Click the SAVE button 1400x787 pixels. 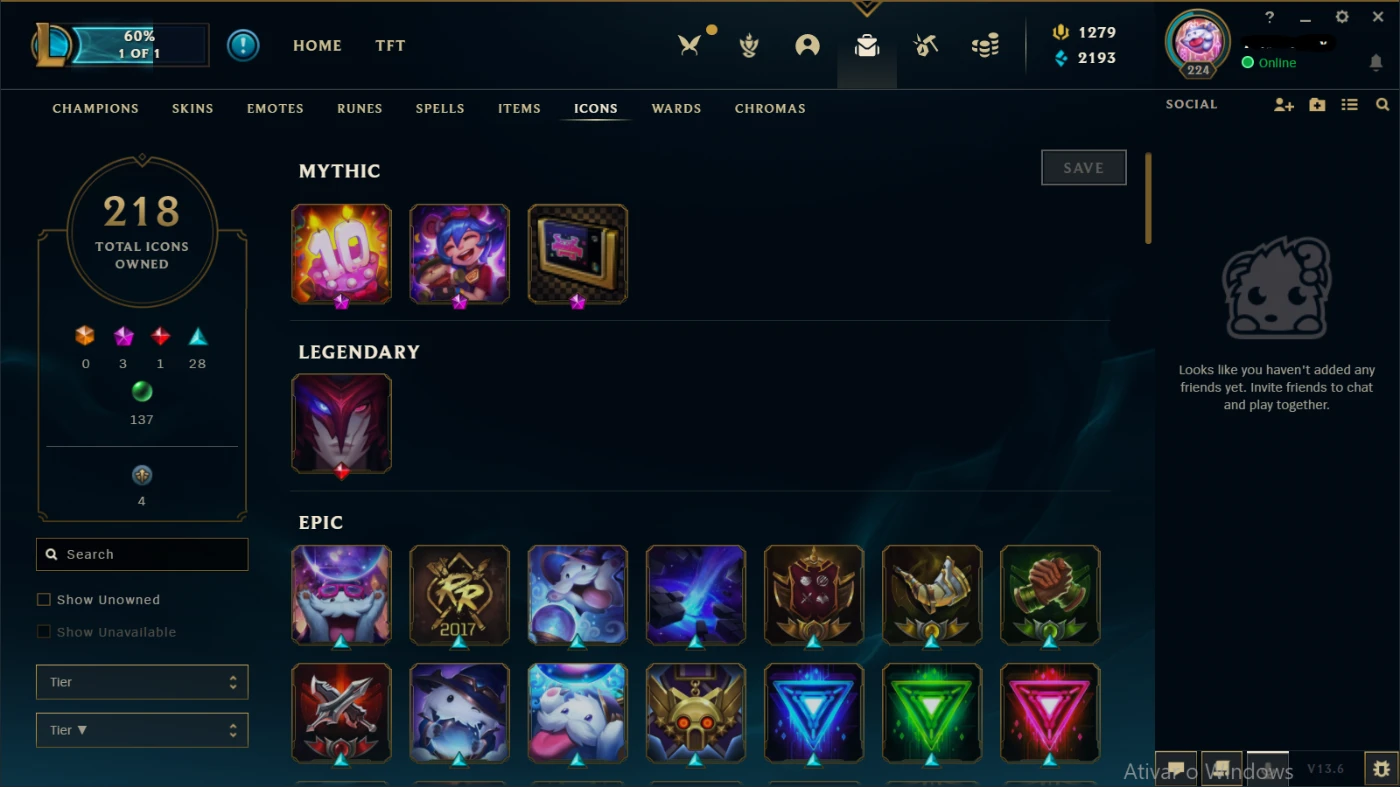(1083, 167)
